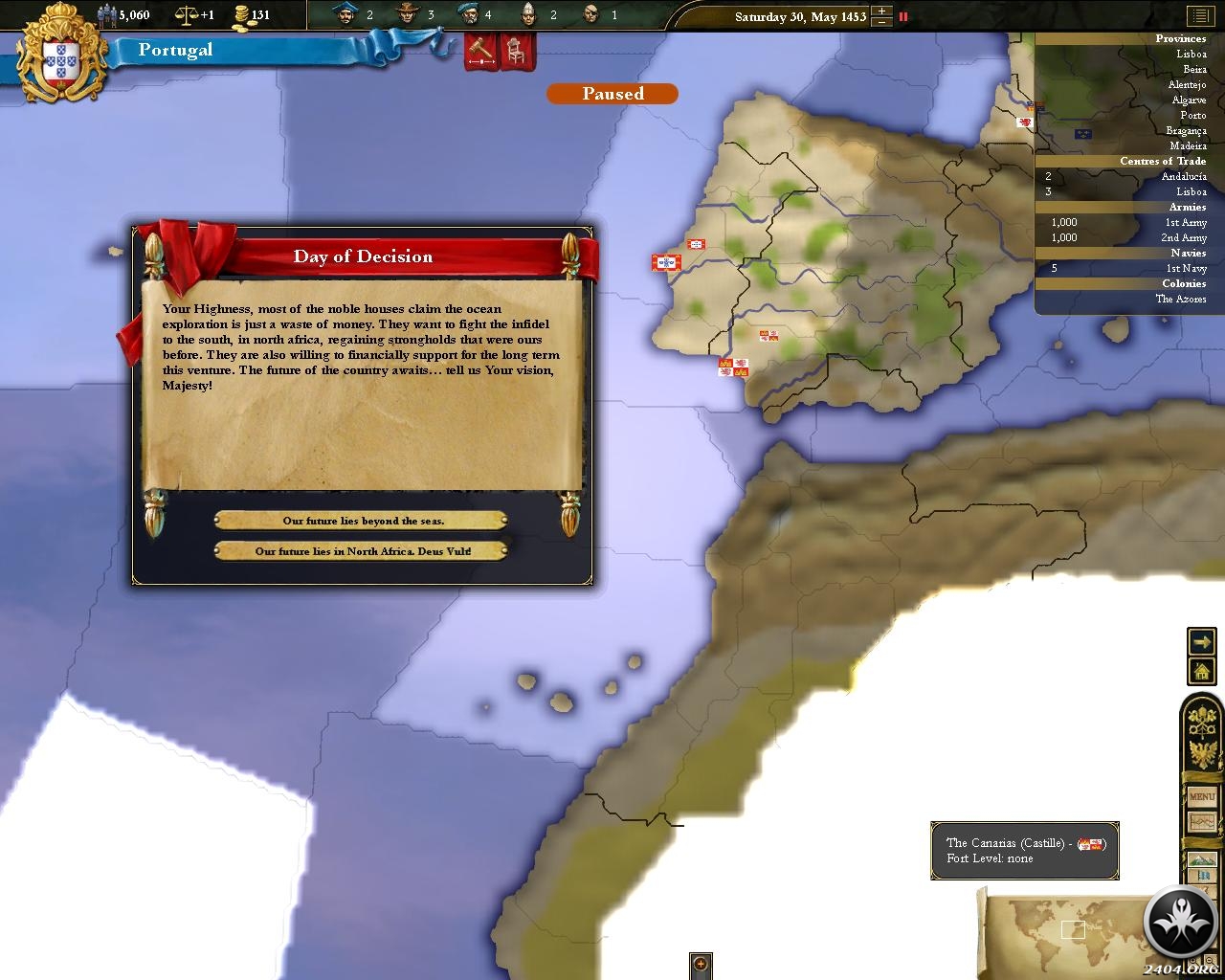Screen dimensions: 1225x980
Task: Toggle the outliner list button
Action: pos(1198,16)
